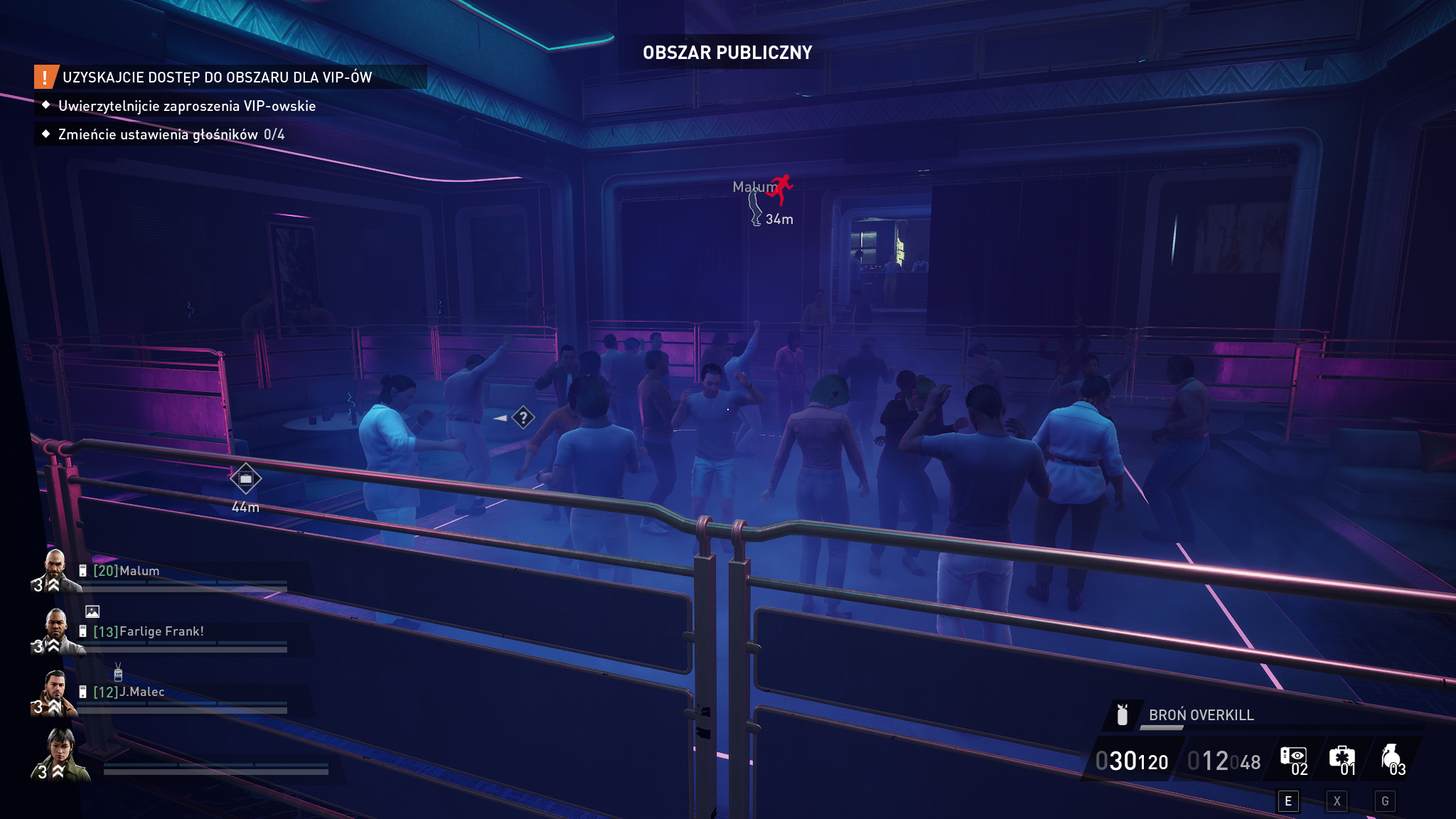Activate the grenade throwable icon
The width and height of the screenshot is (1456, 819).
tap(1390, 758)
